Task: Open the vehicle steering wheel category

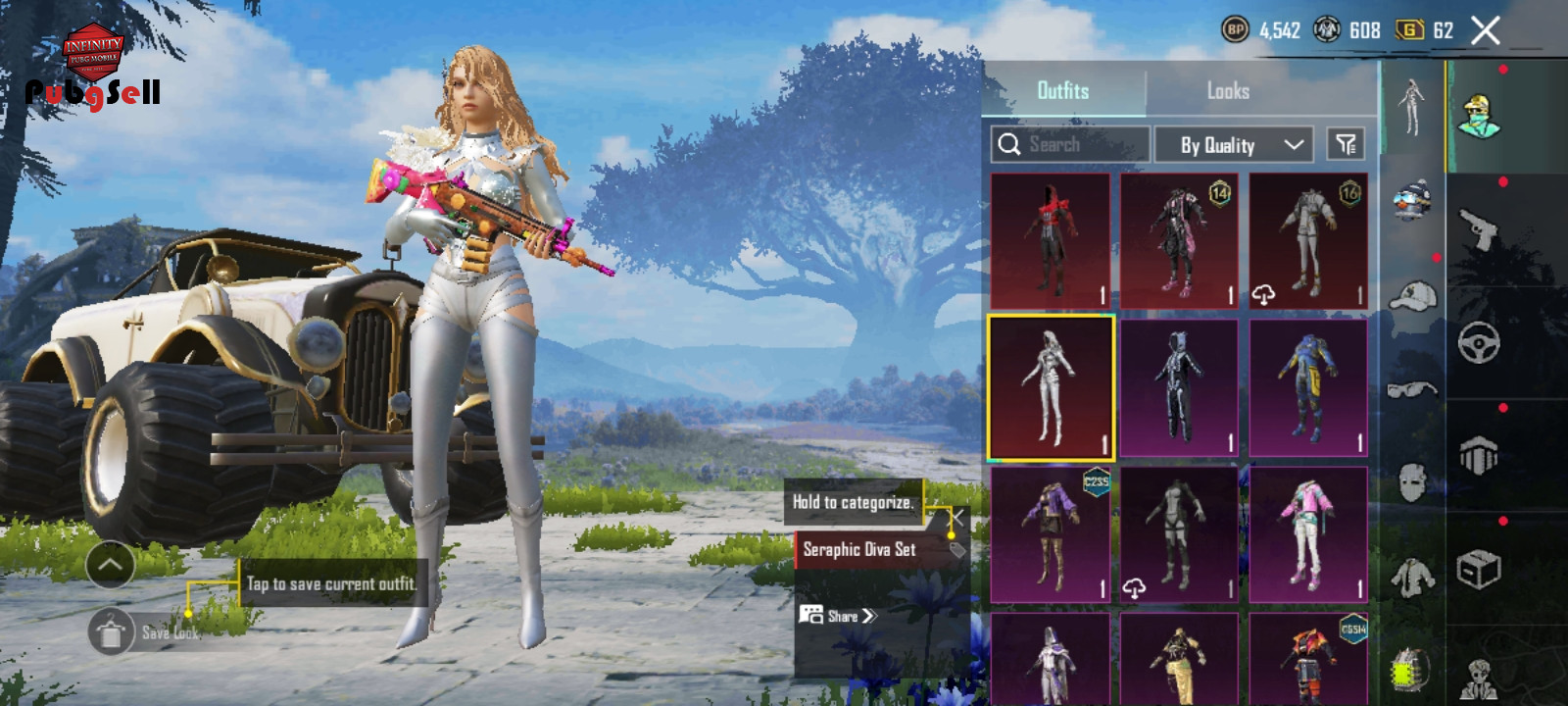Action: pyautogui.click(x=1478, y=343)
